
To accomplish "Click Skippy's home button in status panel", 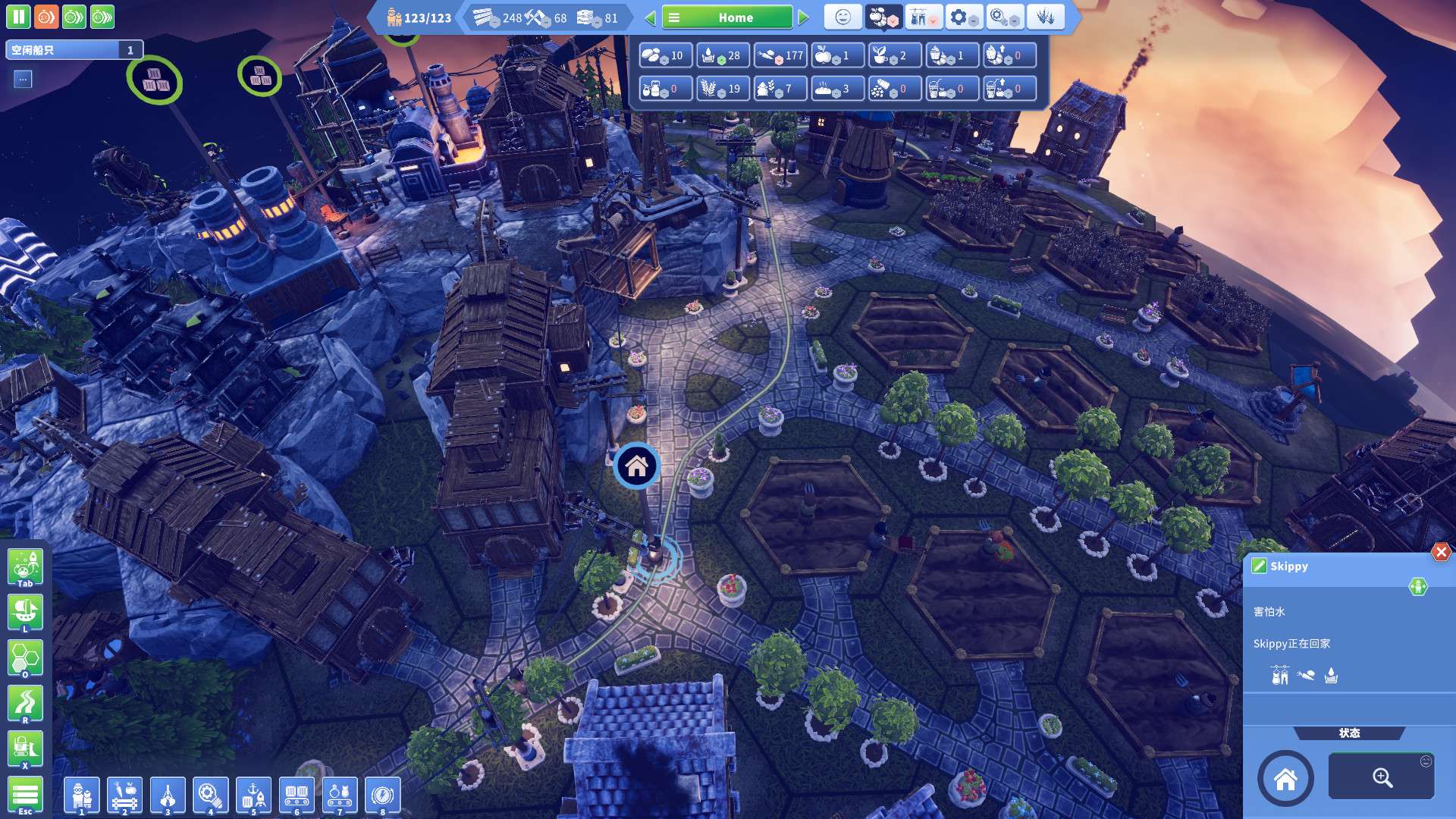I will click(x=1285, y=778).
